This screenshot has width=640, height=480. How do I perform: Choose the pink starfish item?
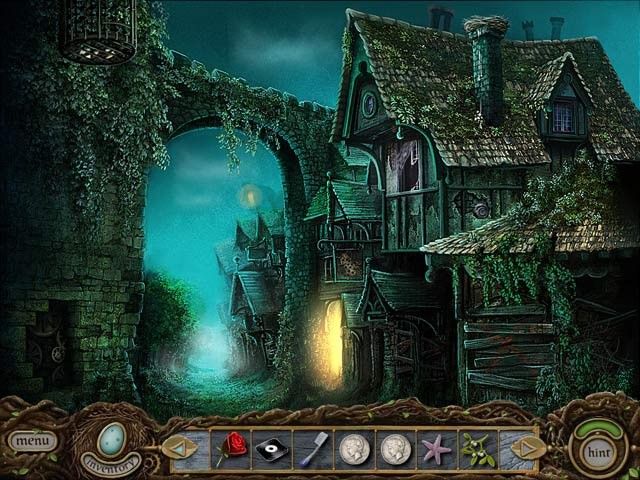click(x=437, y=447)
